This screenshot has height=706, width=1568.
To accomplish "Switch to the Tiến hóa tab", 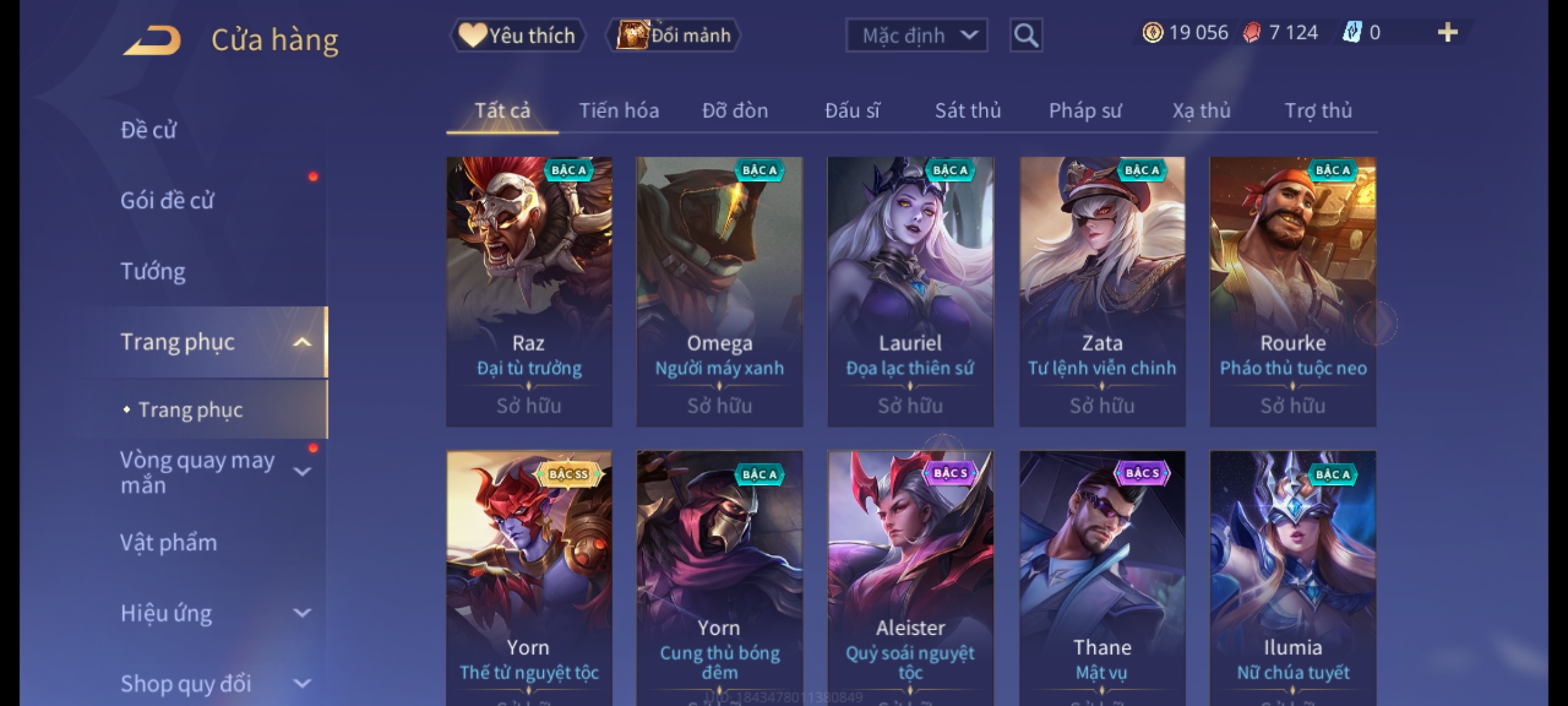I will (619, 110).
